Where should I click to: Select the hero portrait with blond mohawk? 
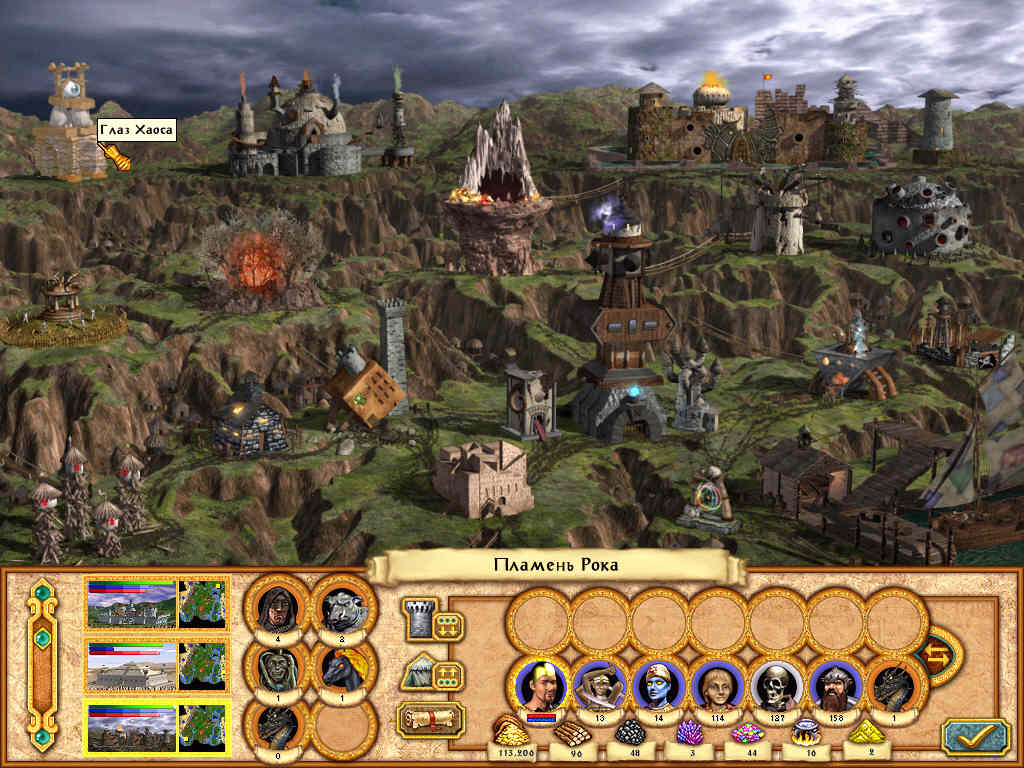coord(540,685)
